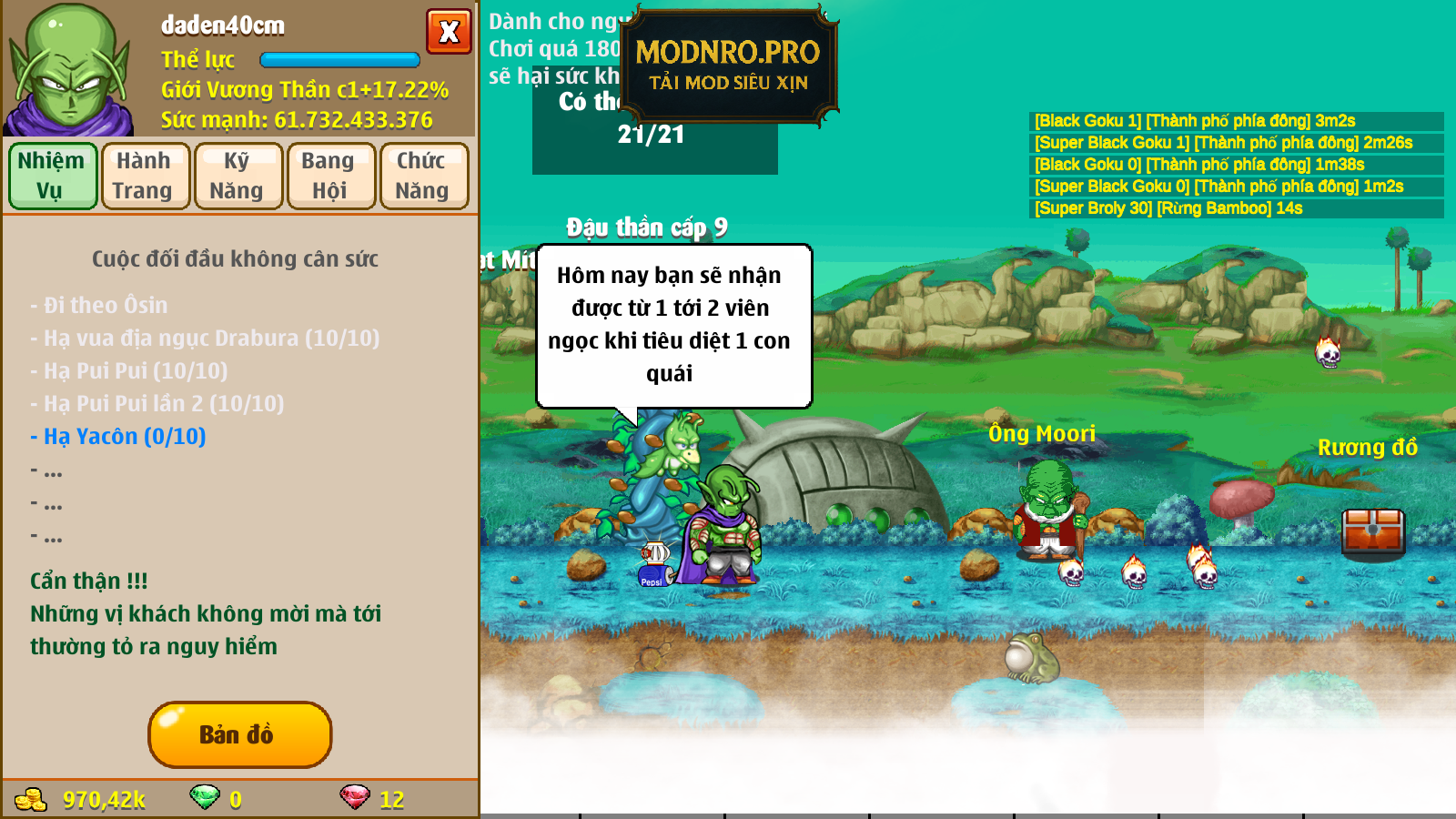Select the Super Black Goku 1 boss entry
The image size is (1456, 819).
[1222, 143]
